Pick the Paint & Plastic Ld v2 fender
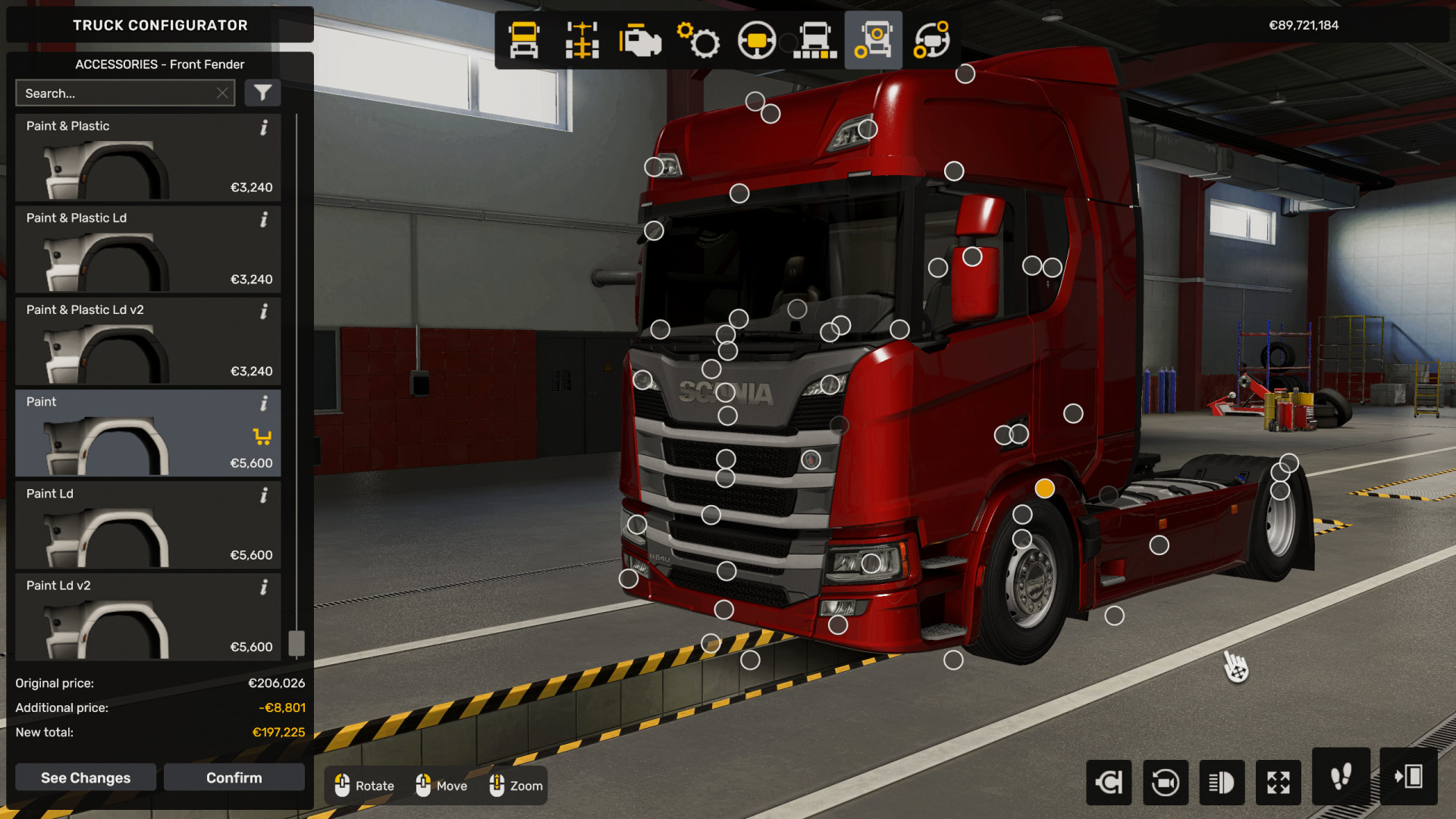 [x=148, y=341]
